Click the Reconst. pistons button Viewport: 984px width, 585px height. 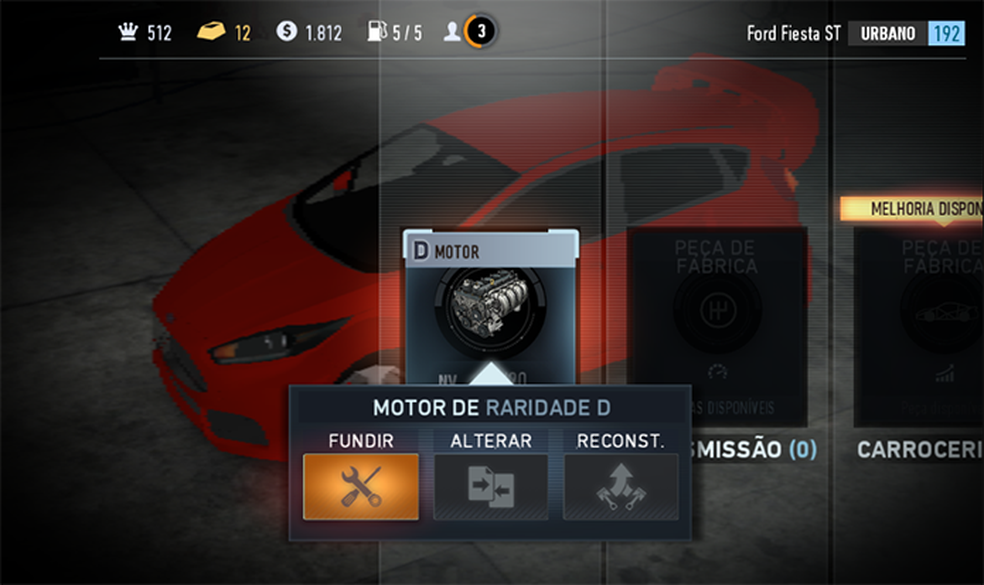click(x=620, y=486)
